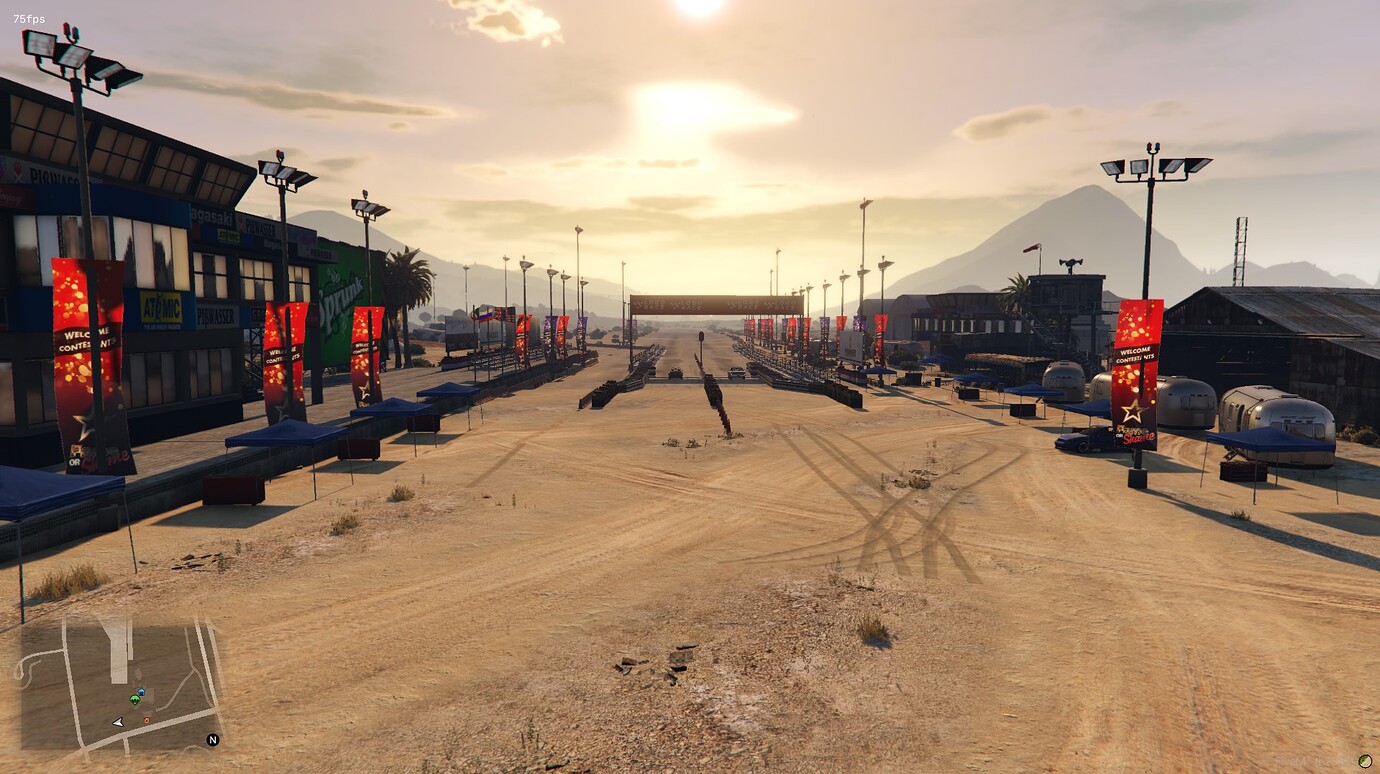Click the blue marker icon on the minimap
The width and height of the screenshot is (1380, 774).
(141, 691)
